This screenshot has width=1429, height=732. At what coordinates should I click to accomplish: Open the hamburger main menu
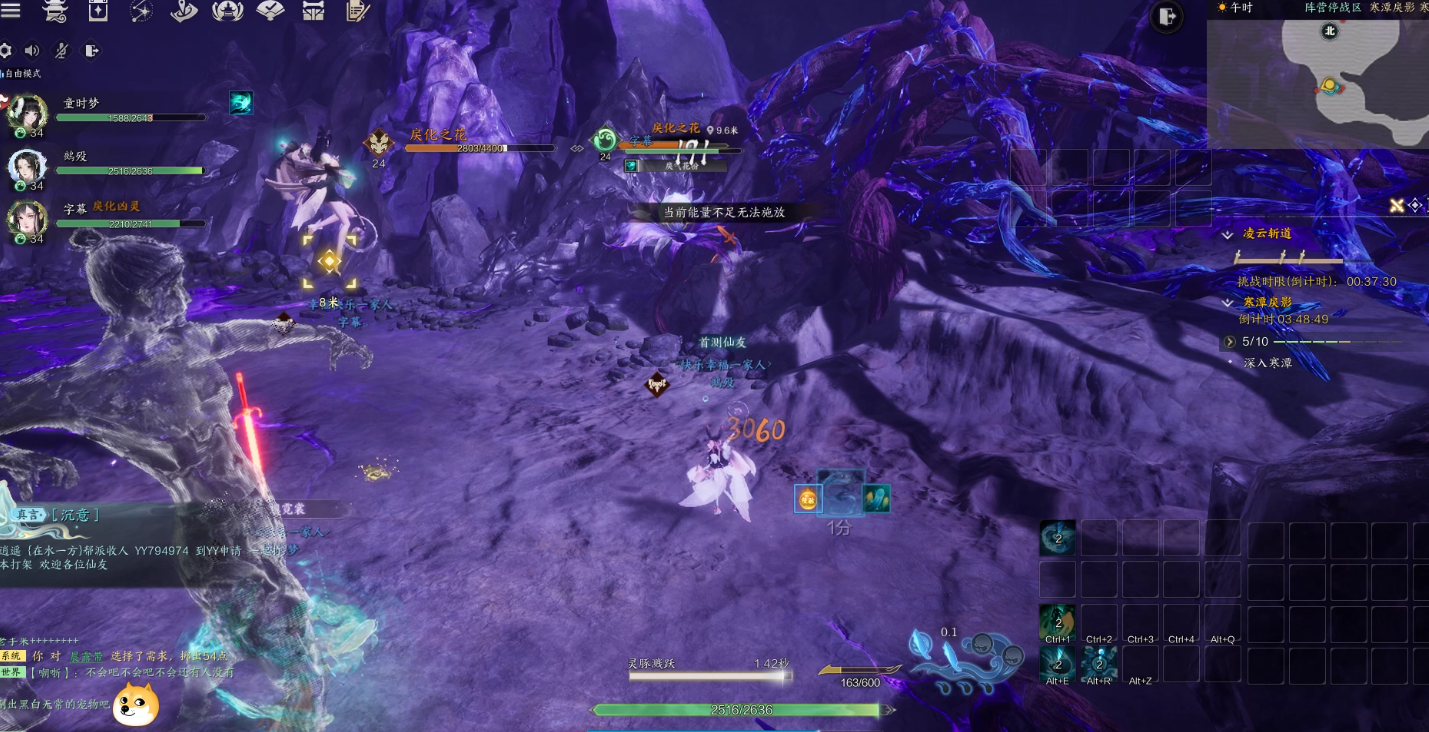(x=11, y=11)
